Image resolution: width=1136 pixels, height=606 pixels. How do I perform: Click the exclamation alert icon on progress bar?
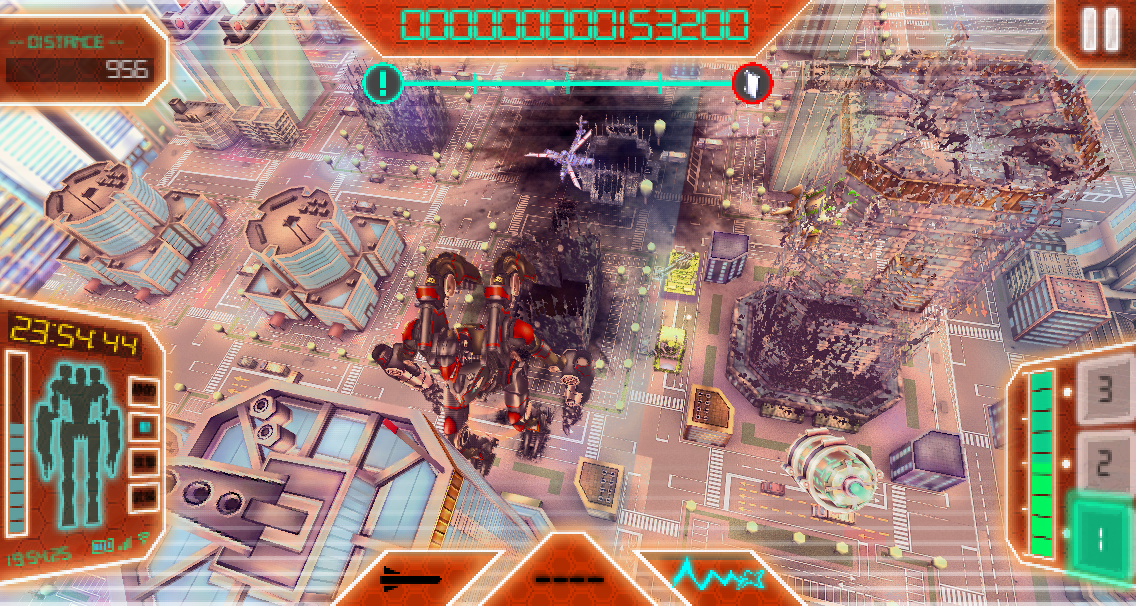[x=382, y=83]
